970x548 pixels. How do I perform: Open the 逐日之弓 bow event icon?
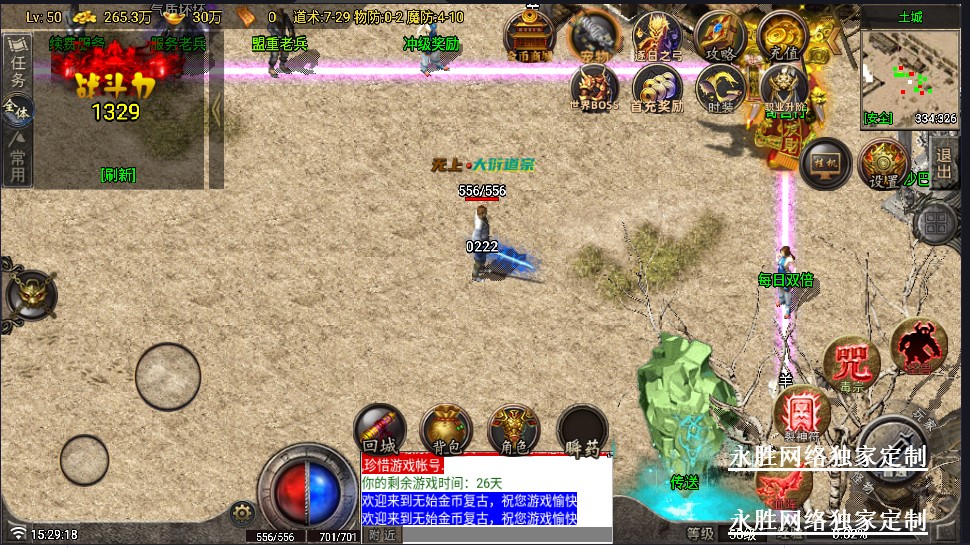pos(657,37)
